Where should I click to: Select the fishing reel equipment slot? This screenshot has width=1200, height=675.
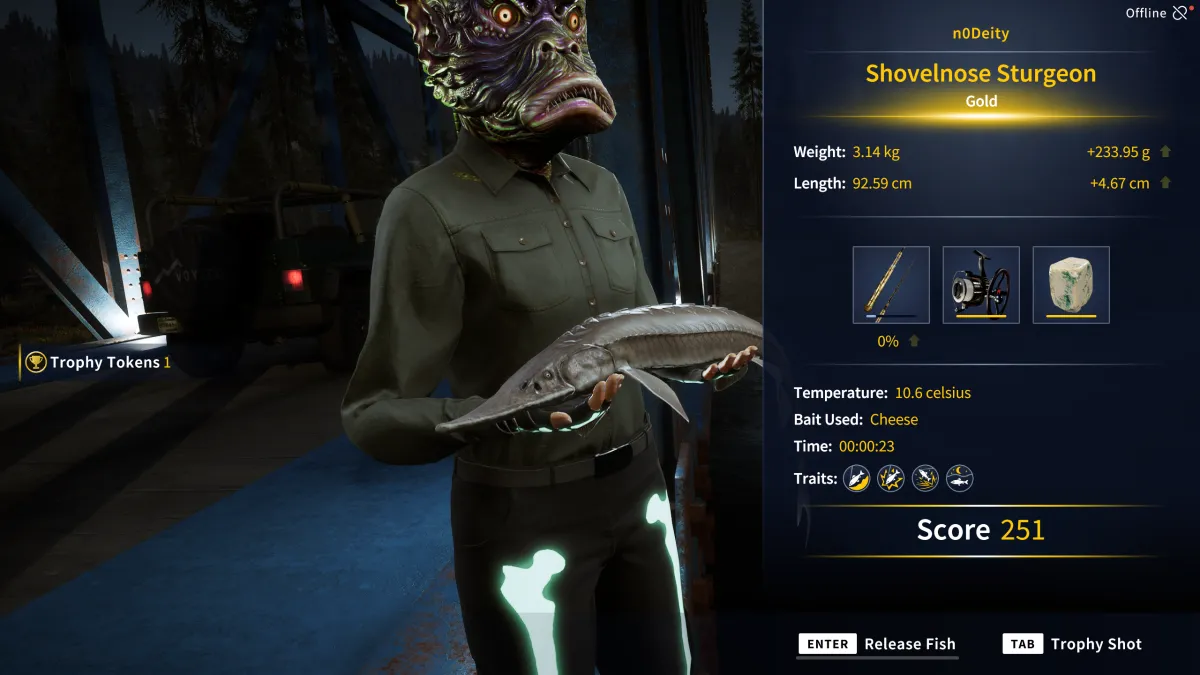pos(981,285)
